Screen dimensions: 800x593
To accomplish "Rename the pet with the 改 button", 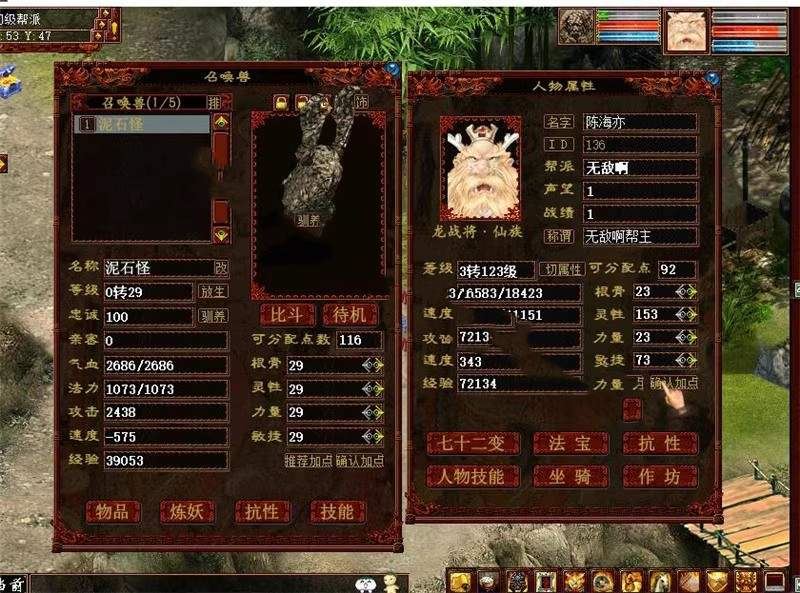I will click(x=221, y=268).
